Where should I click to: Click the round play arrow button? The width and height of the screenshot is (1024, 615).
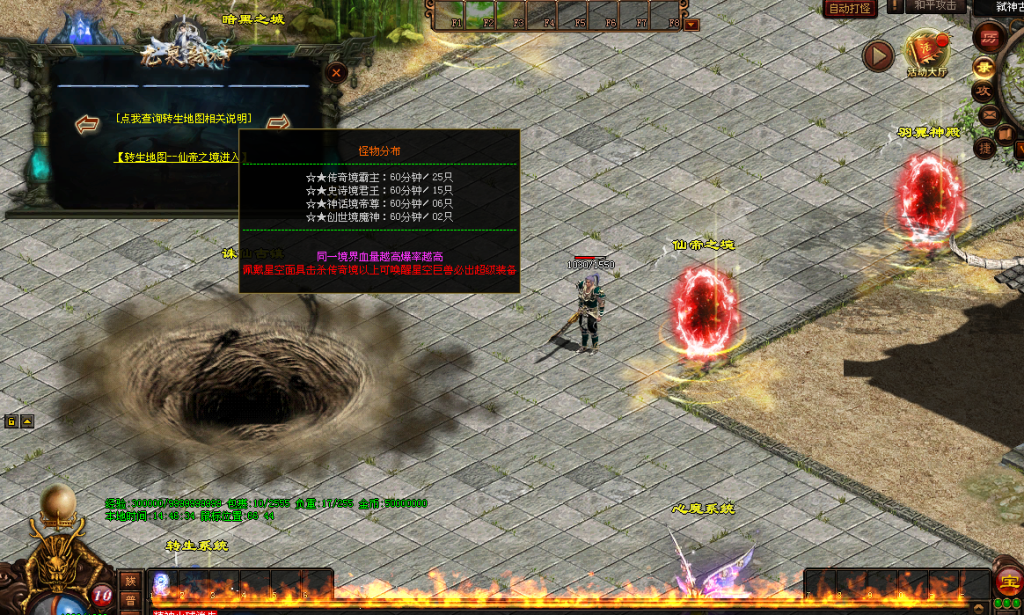tap(877, 56)
